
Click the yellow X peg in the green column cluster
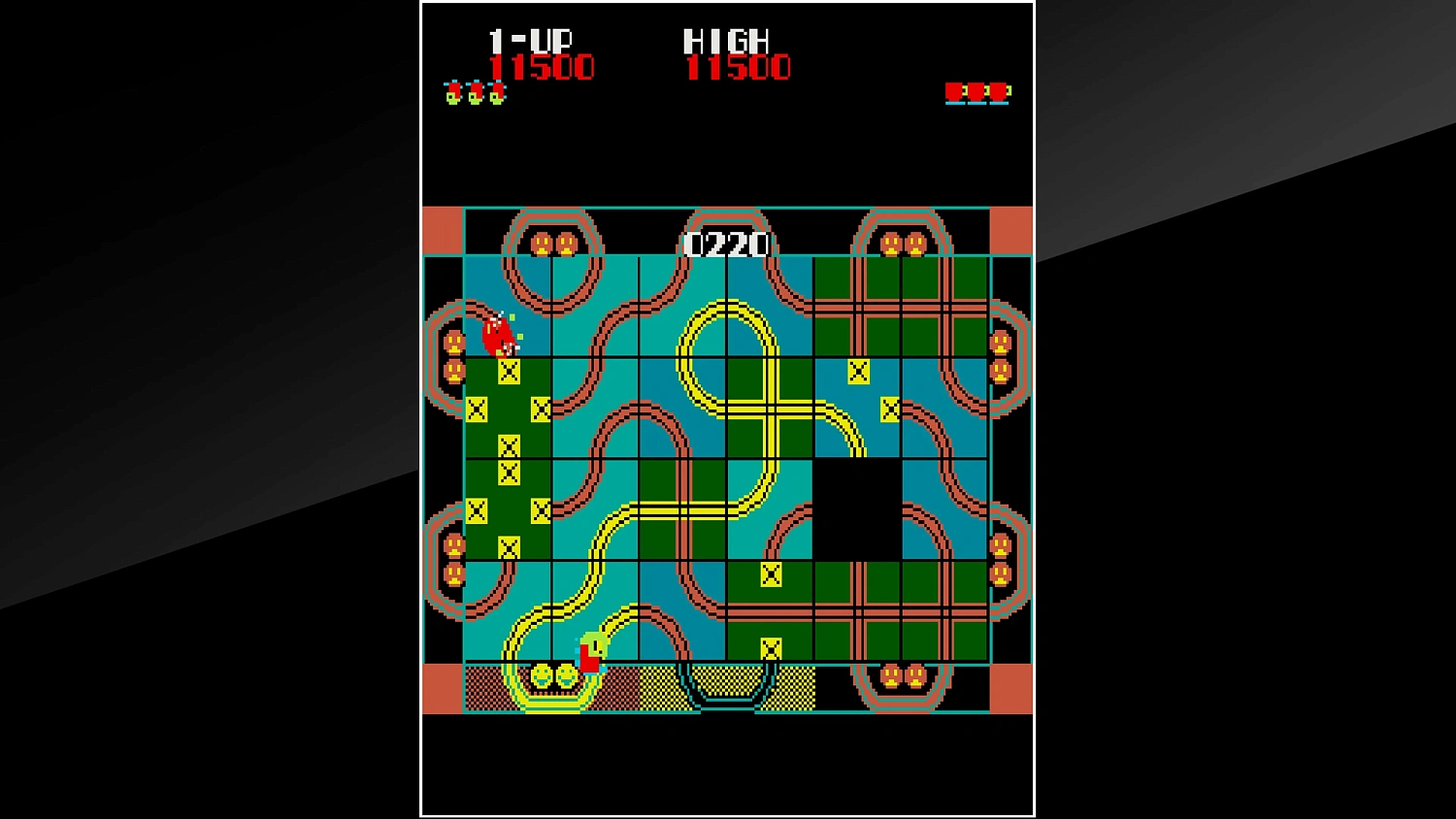pos(508,448)
